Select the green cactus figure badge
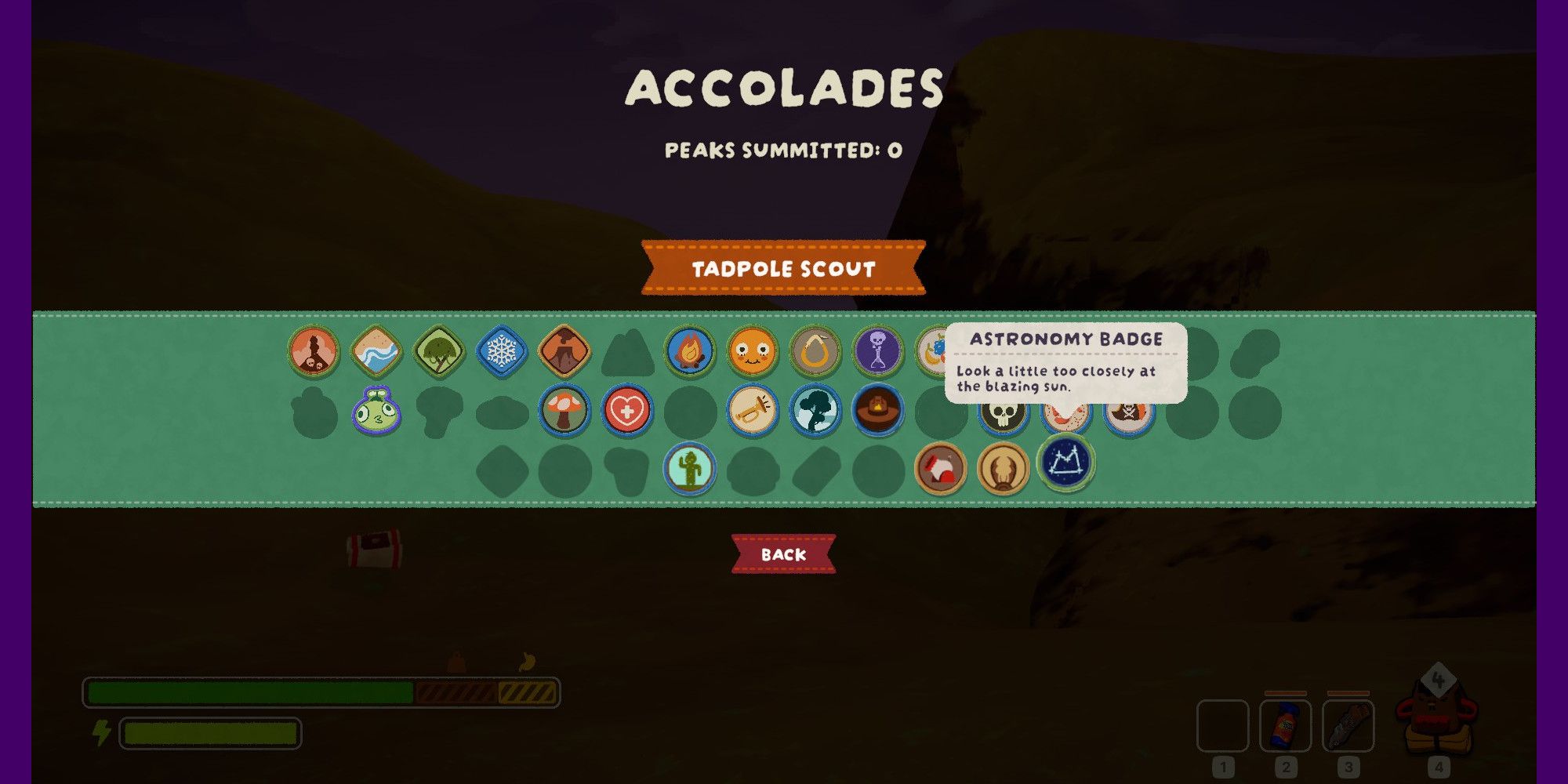 click(689, 469)
